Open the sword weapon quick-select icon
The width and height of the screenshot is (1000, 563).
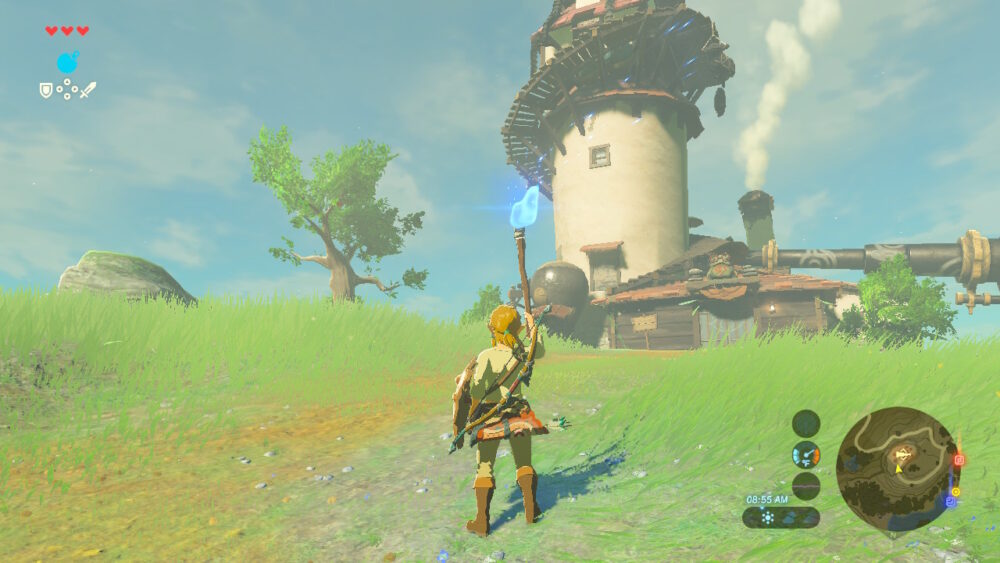pyautogui.click(x=88, y=90)
